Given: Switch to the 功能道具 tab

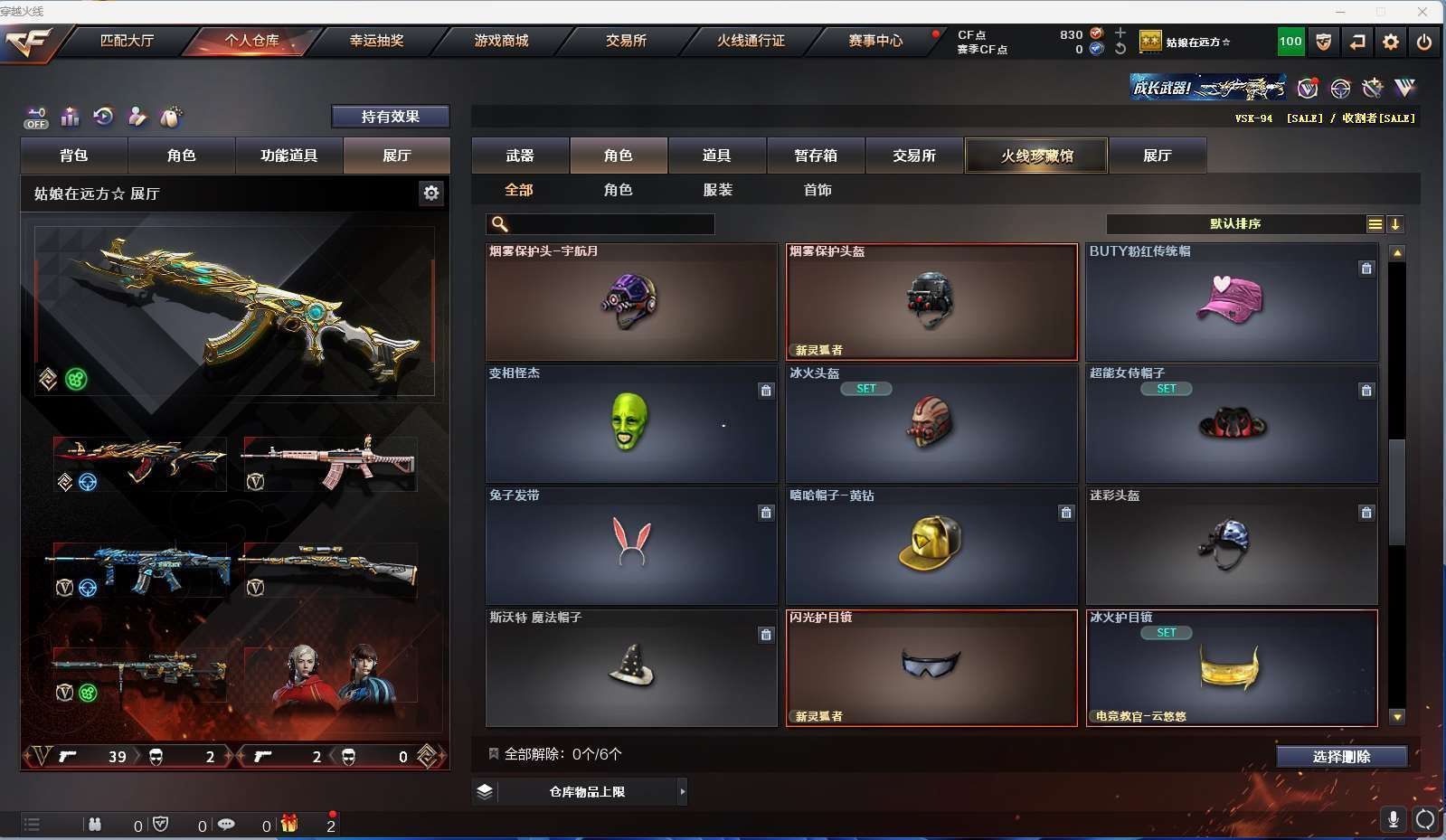Looking at the screenshot, I should tap(288, 156).
